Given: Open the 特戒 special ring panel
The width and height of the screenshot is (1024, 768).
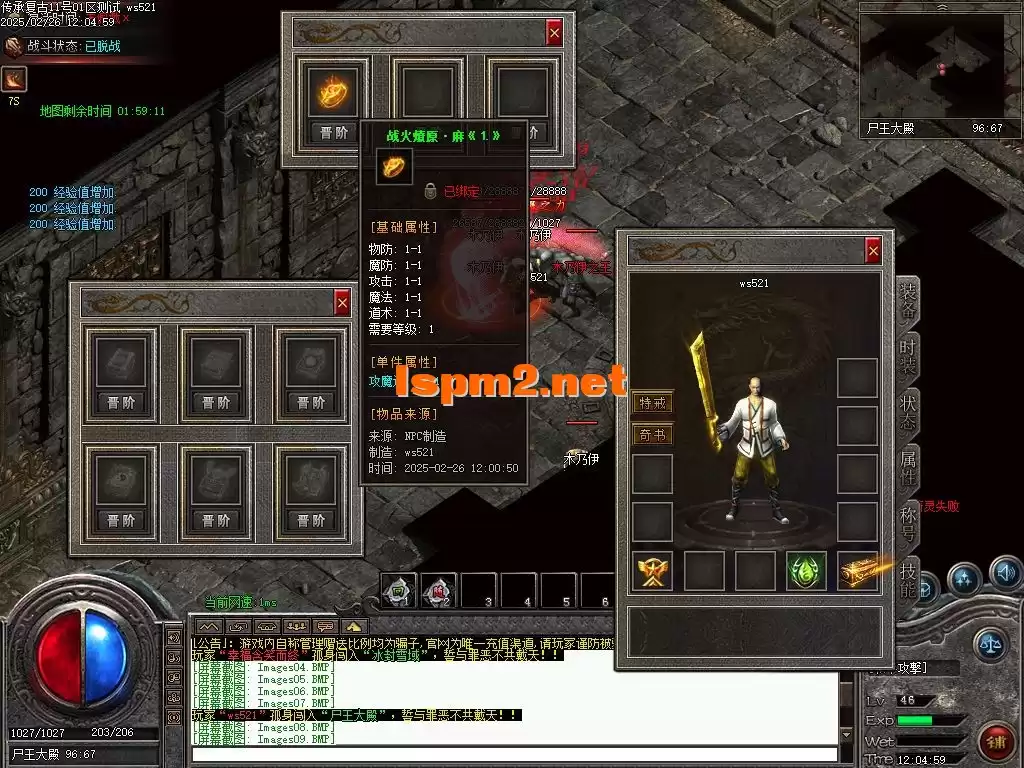Looking at the screenshot, I should (652, 403).
